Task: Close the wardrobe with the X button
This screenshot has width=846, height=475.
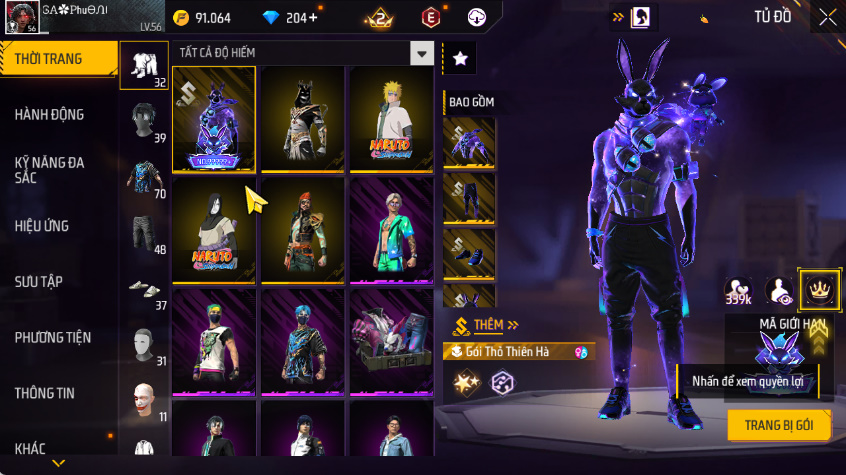Action: tap(827, 17)
